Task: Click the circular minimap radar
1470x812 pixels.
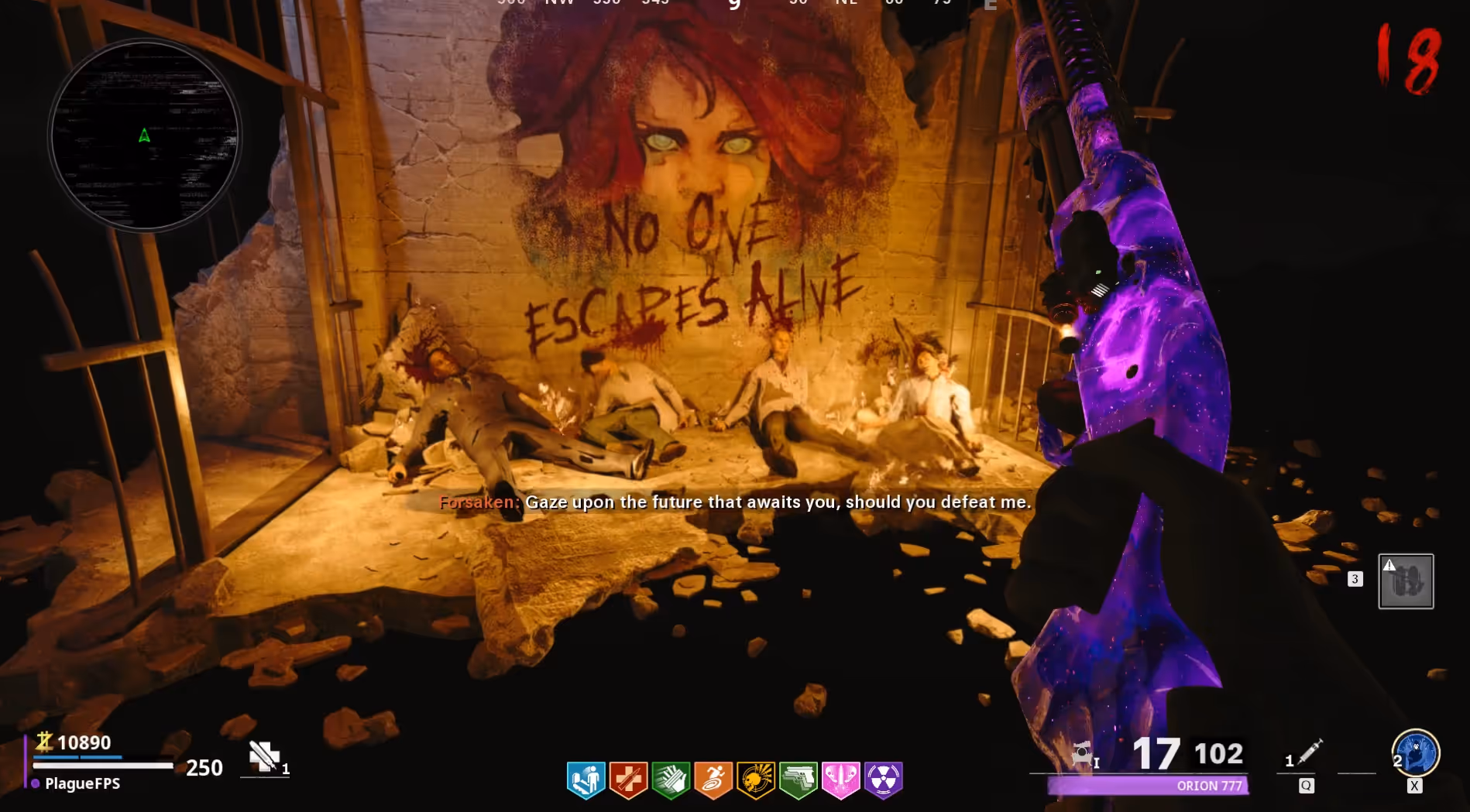Action: coord(145,136)
